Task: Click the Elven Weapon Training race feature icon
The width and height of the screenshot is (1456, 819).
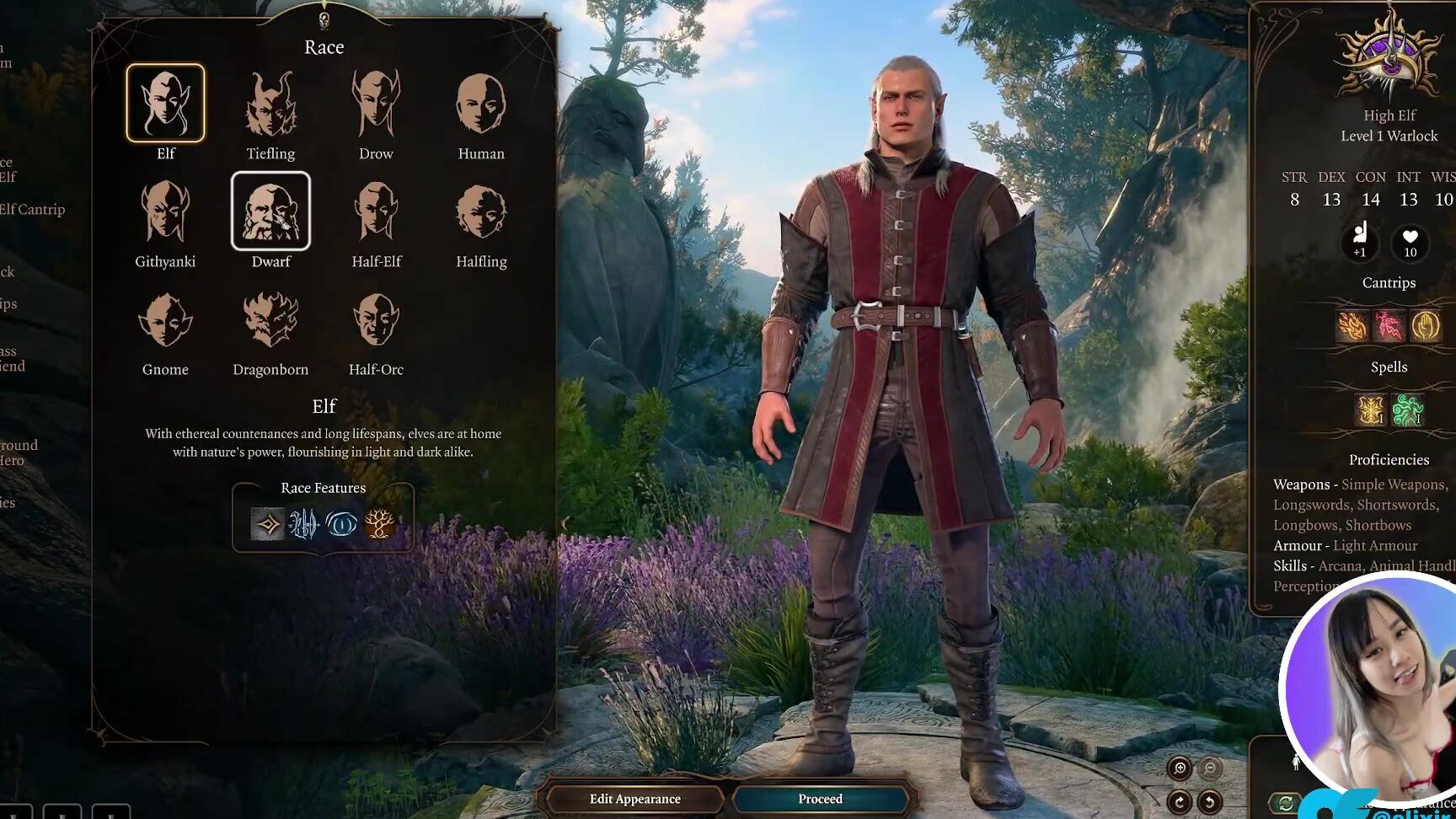Action: (x=304, y=524)
